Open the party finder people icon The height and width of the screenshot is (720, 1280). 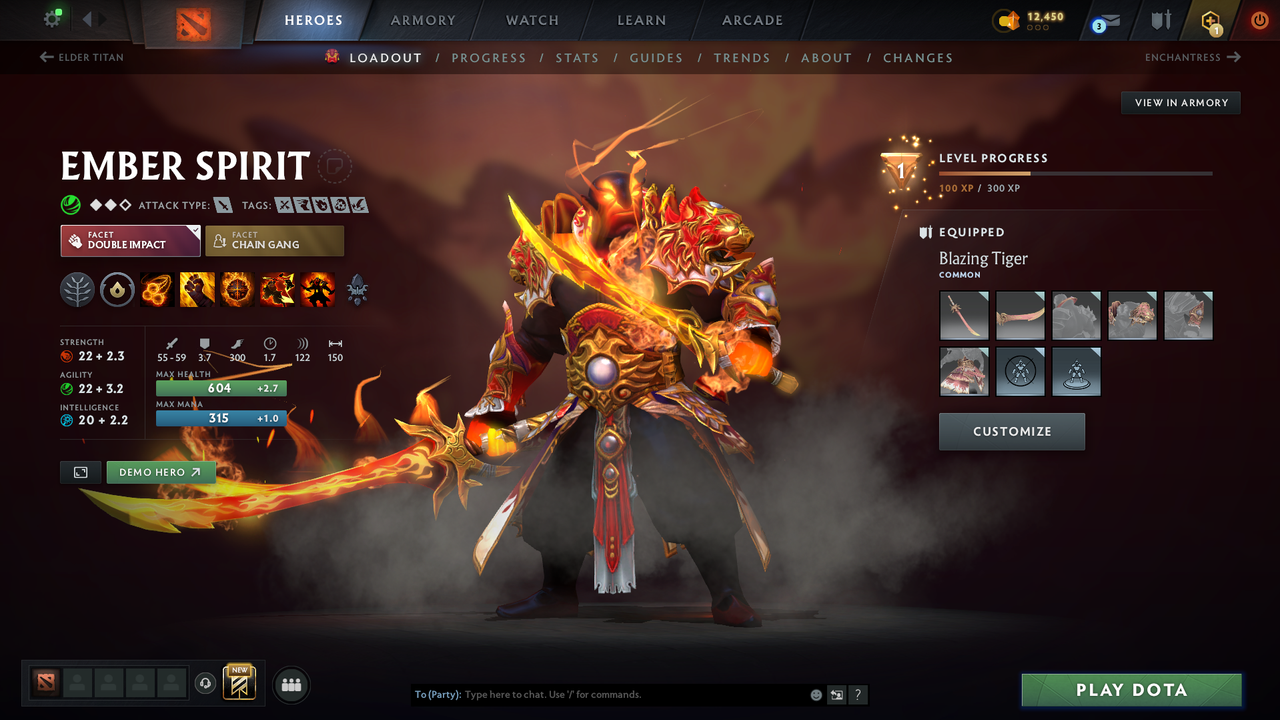[290, 684]
